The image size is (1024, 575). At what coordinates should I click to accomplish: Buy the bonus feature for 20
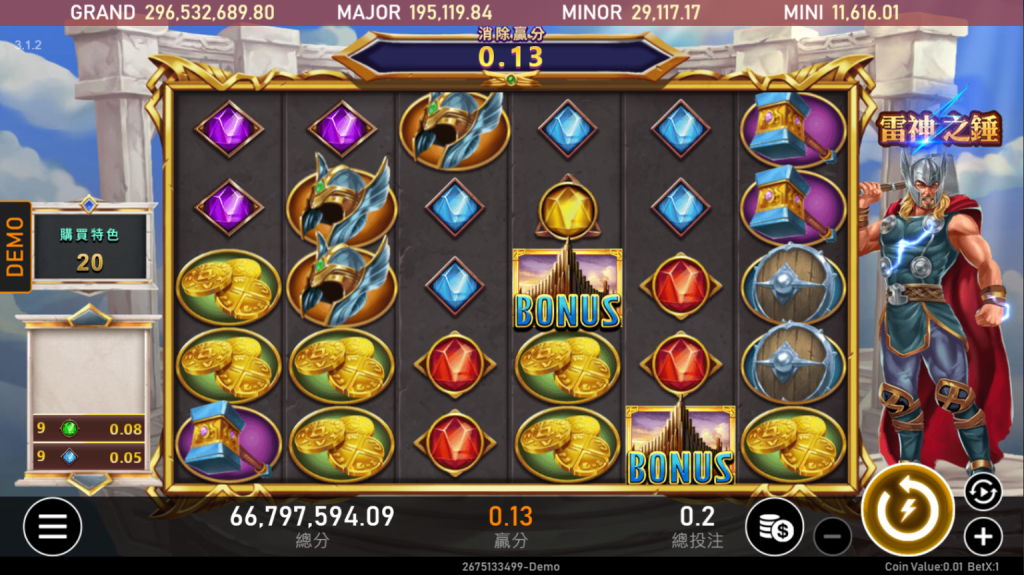point(90,249)
